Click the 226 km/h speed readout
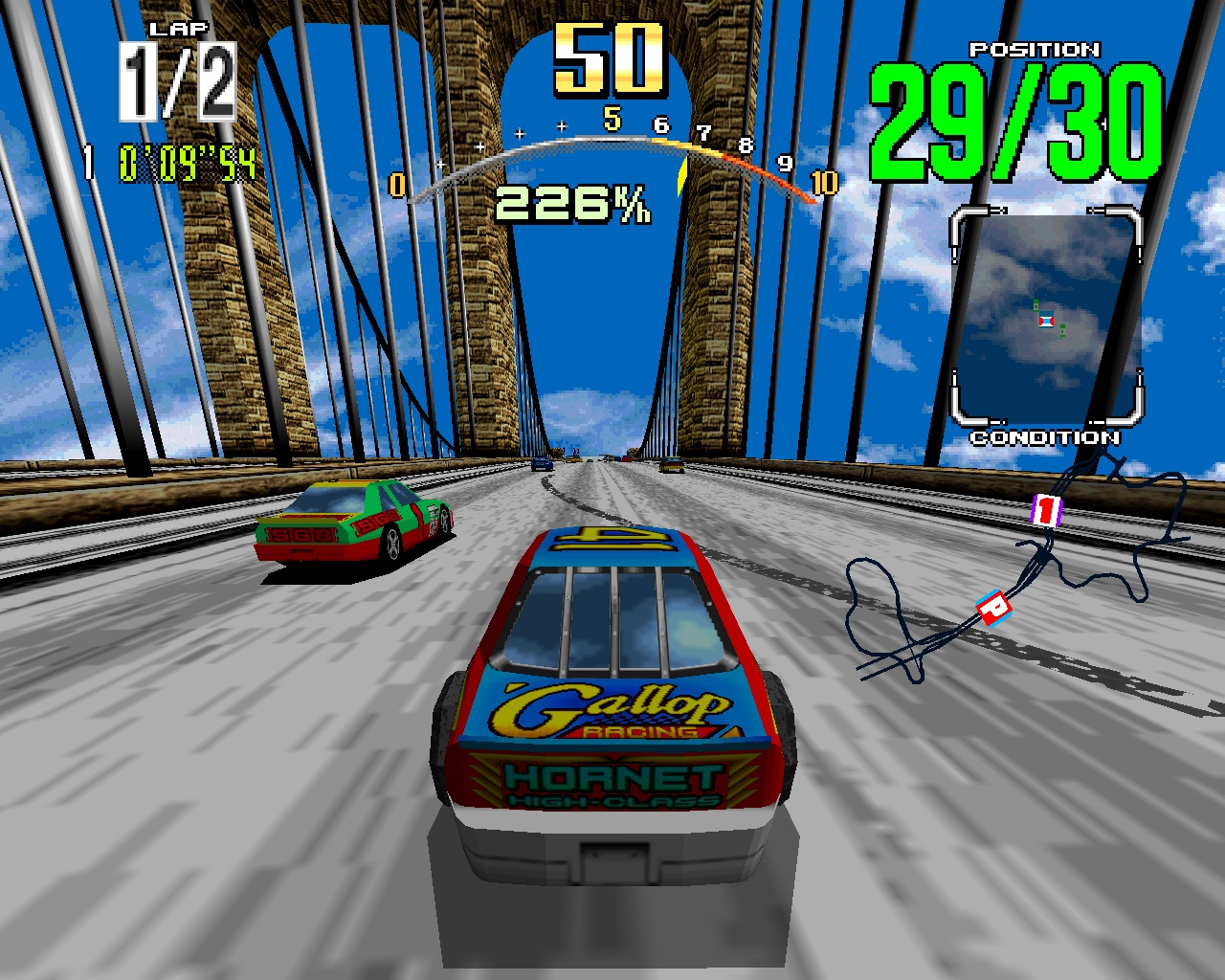1225x980 pixels. coord(574,201)
